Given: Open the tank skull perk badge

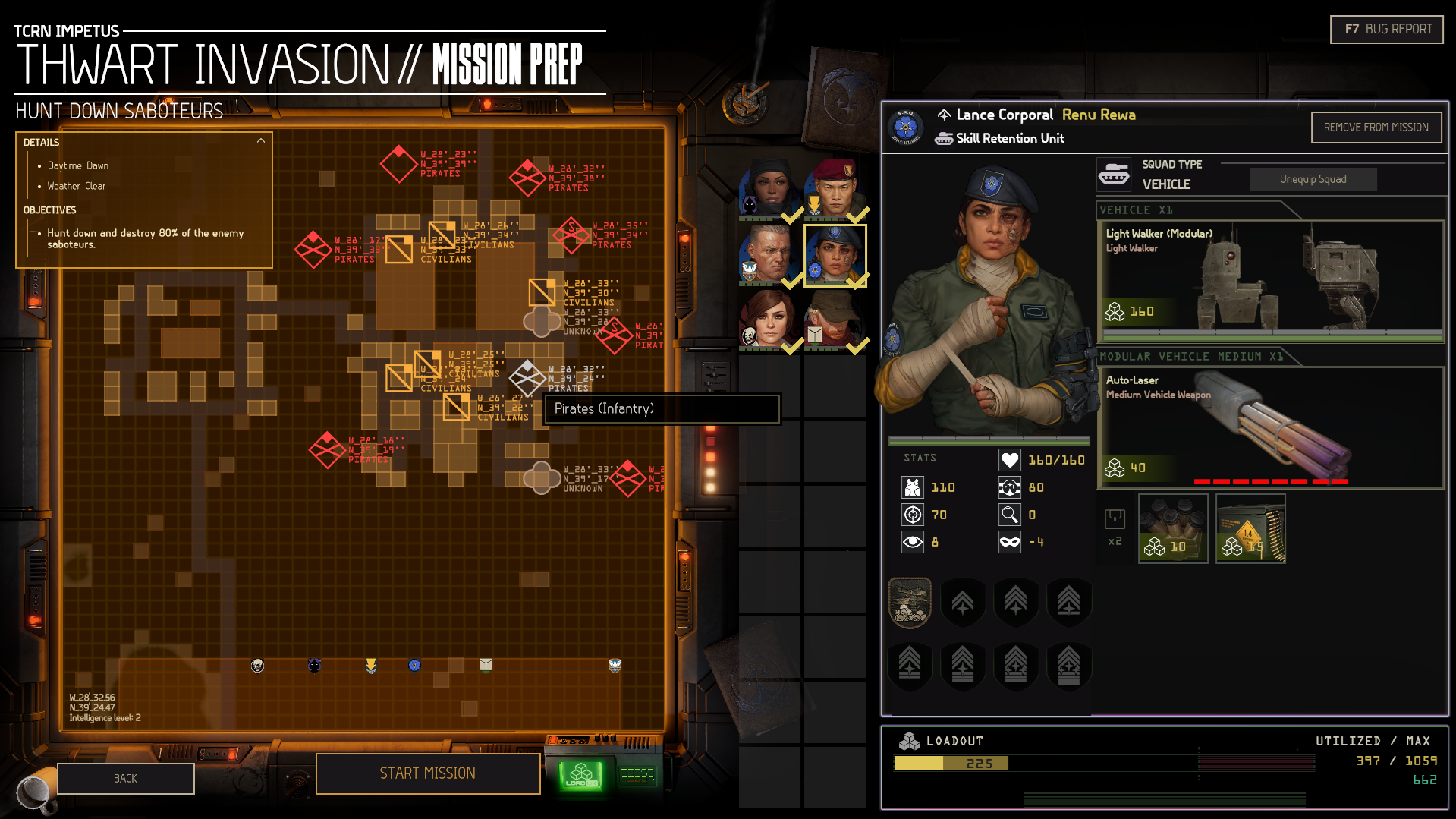Looking at the screenshot, I should [910, 603].
